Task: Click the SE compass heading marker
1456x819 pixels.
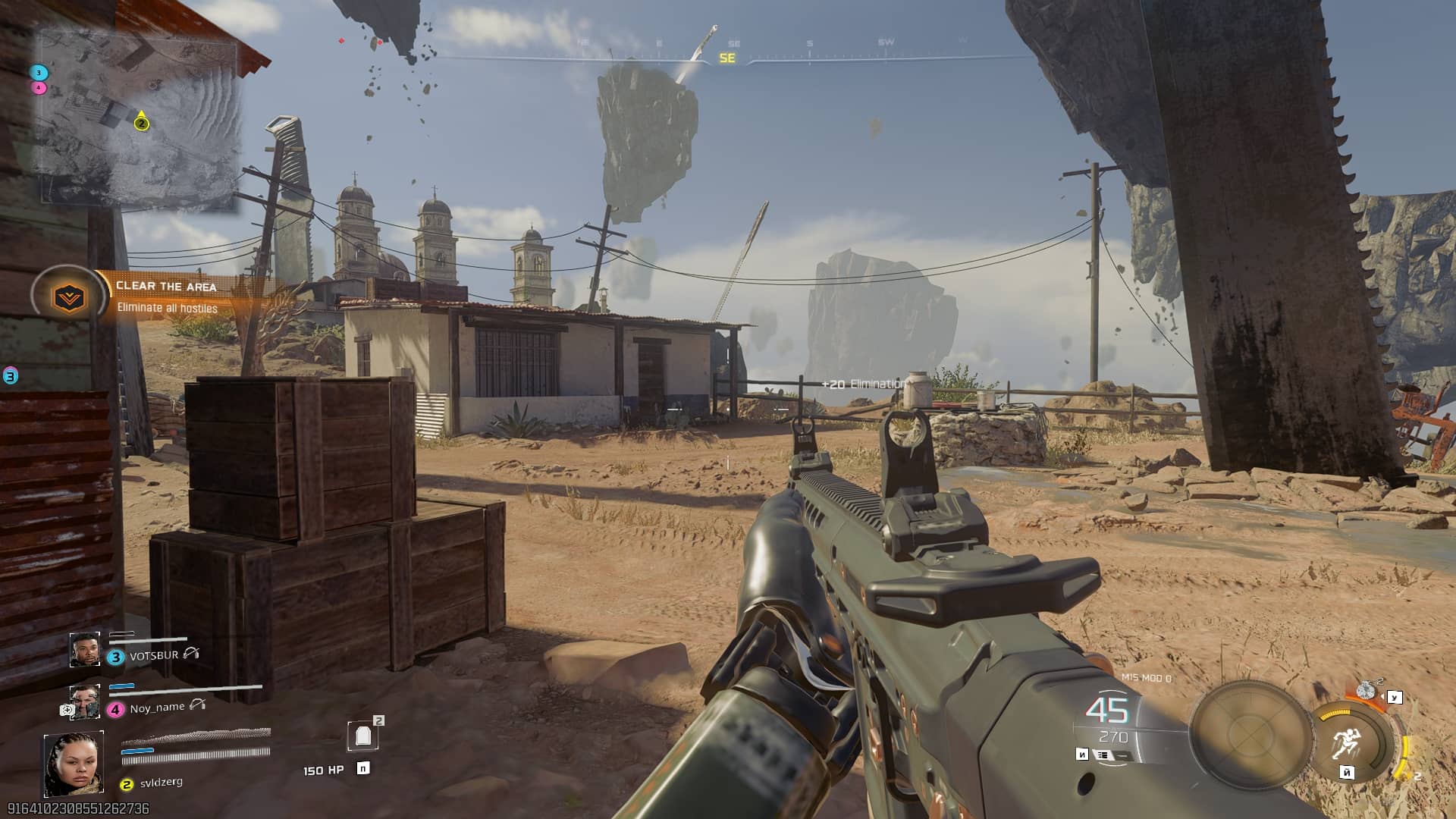Action: [x=727, y=58]
